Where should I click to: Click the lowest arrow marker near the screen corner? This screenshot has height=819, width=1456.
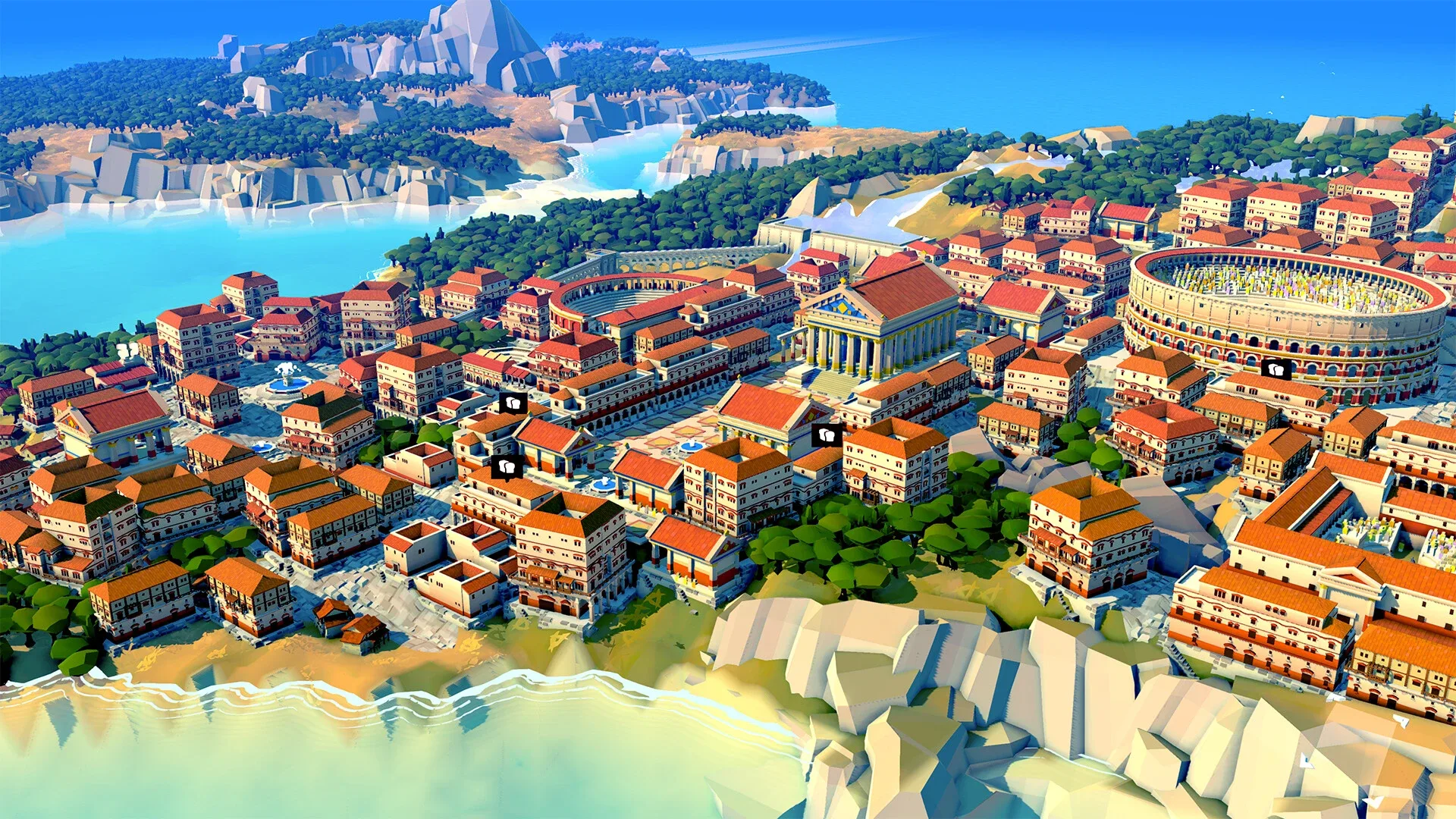click(x=1373, y=800)
